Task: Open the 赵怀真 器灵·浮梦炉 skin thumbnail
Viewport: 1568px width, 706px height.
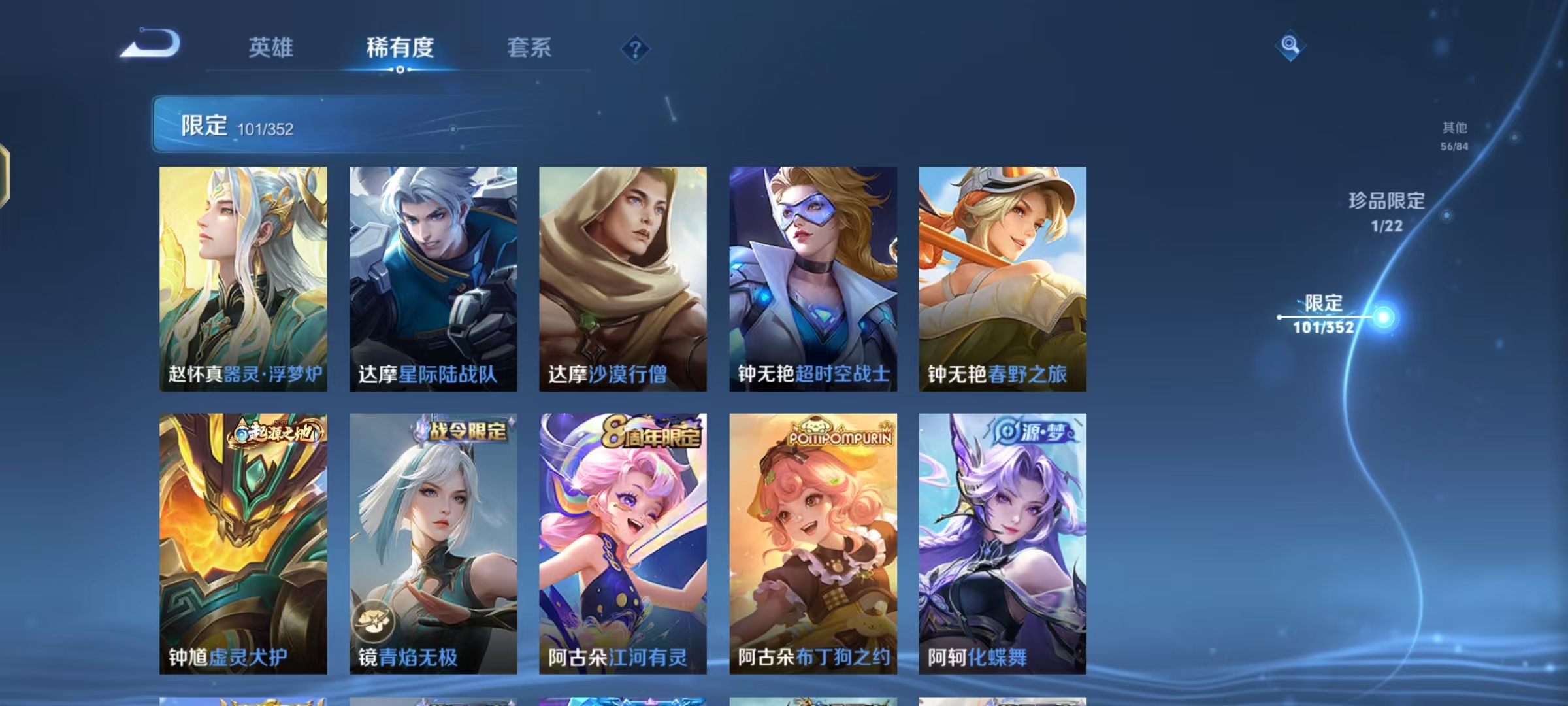Action: coord(244,278)
